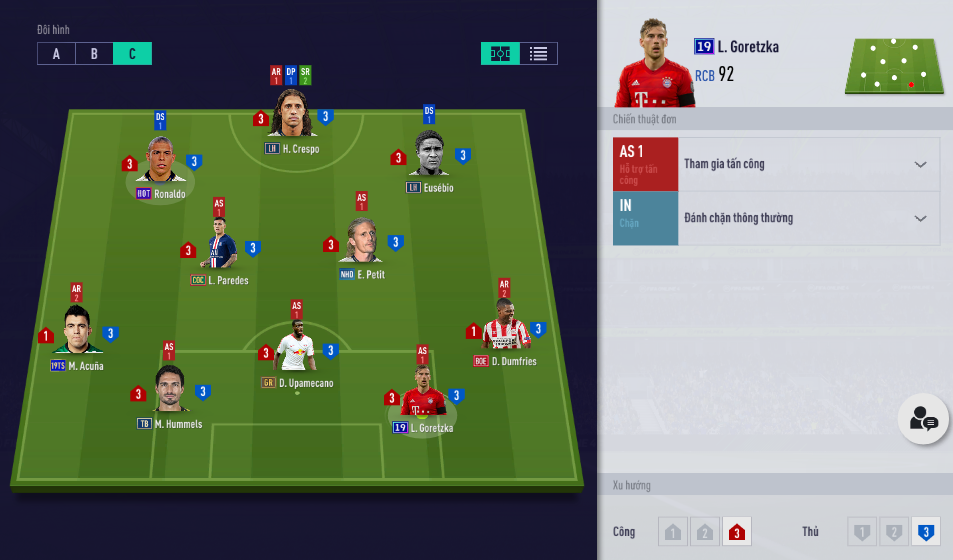Open the player chat round button
This screenshot has width=953, height=560.
[x=923, y=421]
